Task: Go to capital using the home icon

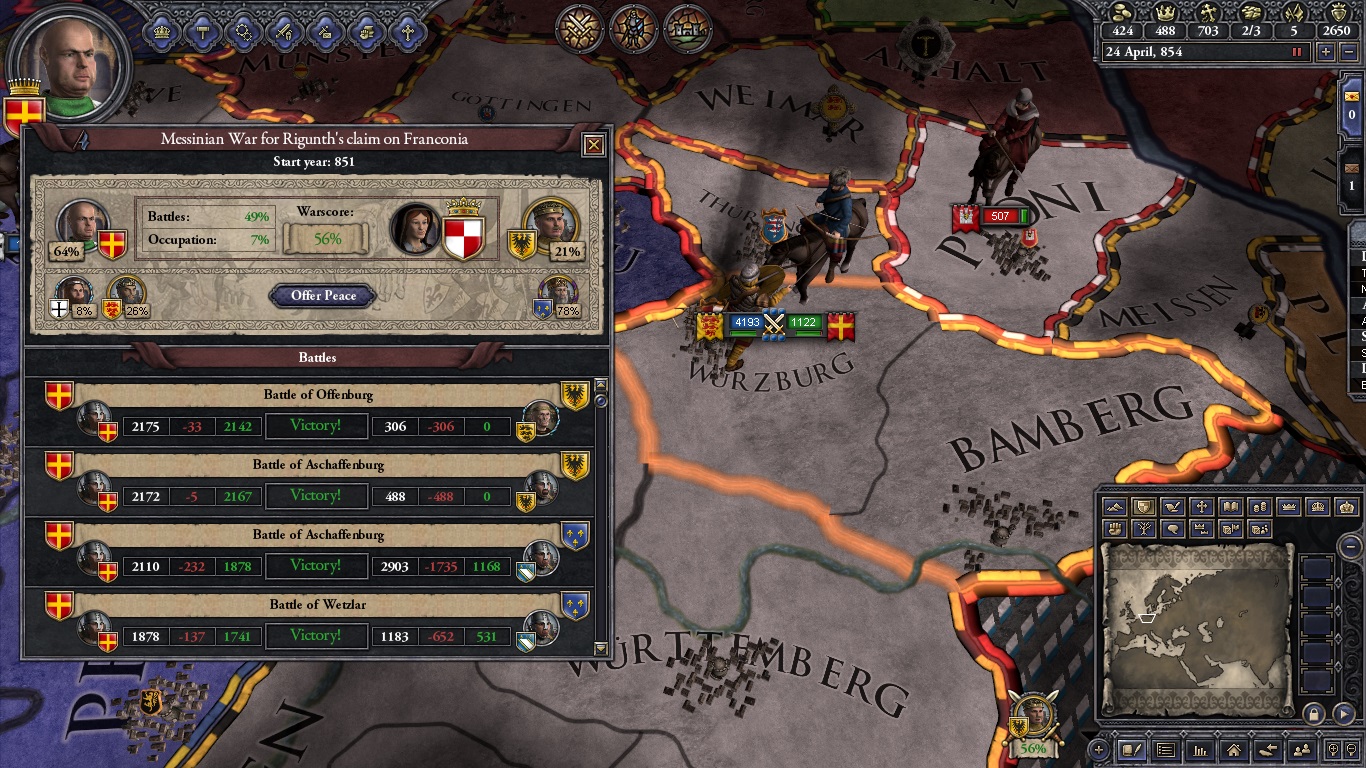Action: pos(1233,751)
